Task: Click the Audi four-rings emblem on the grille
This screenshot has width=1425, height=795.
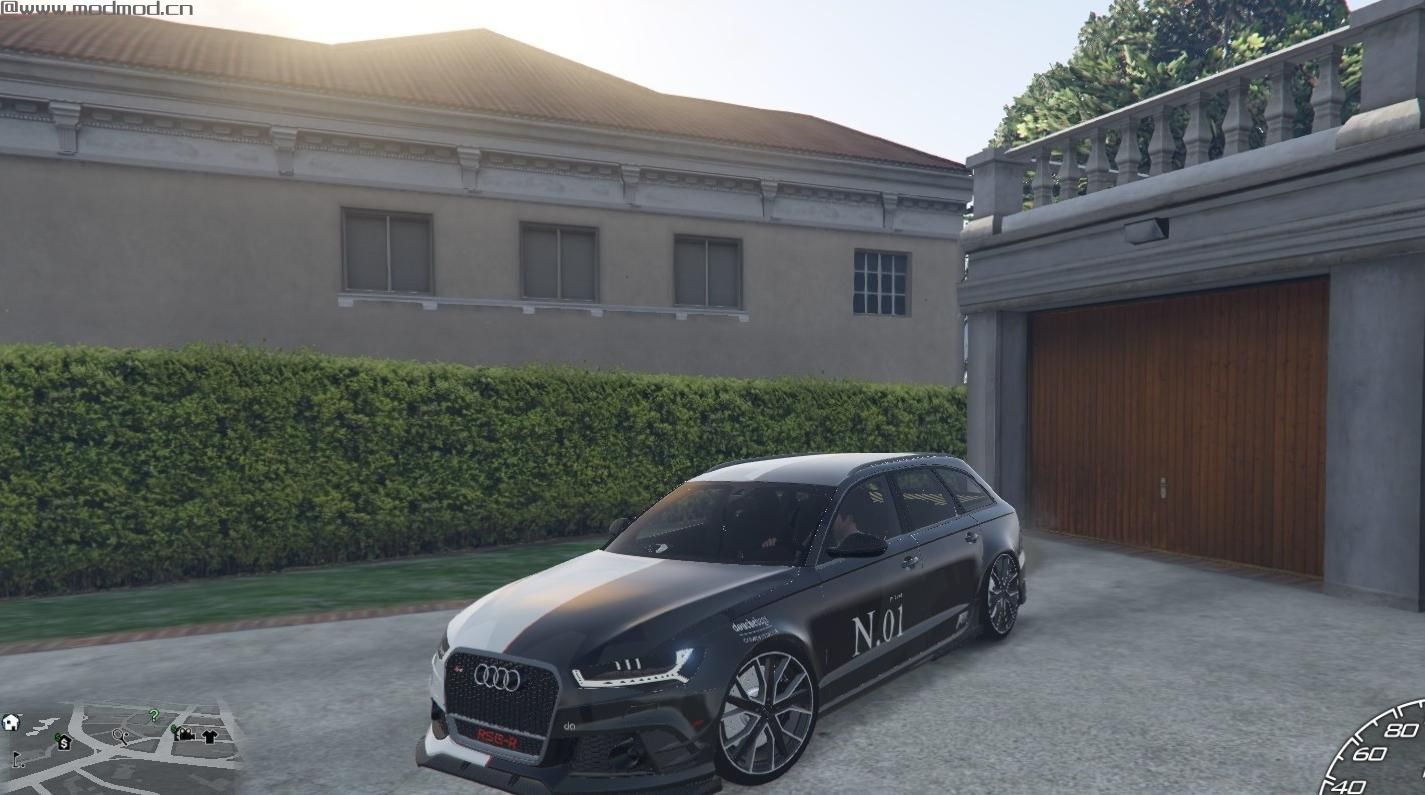Action: click(x=497, y=677)
